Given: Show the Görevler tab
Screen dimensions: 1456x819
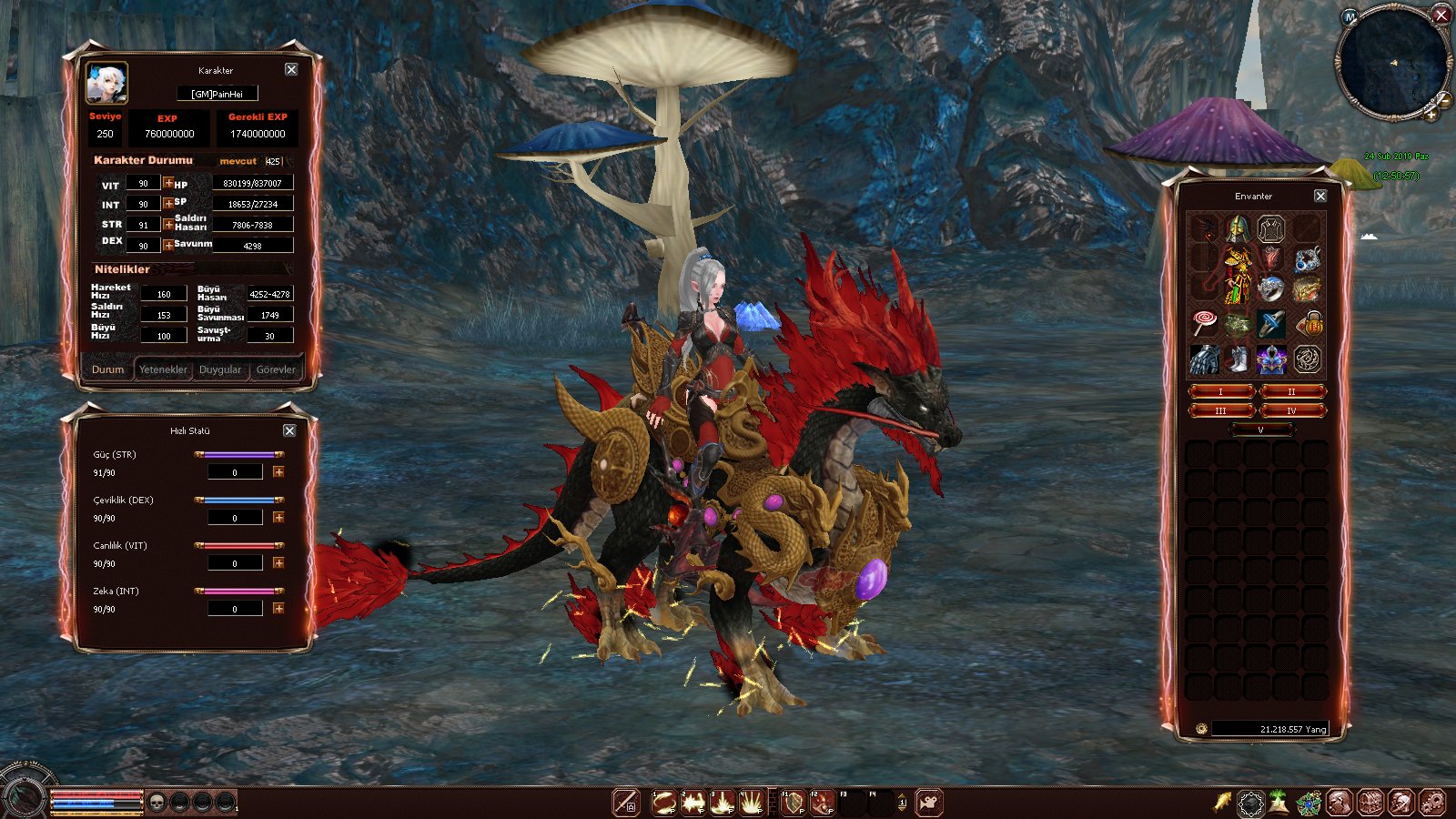Looking at the screenshot, I should pos(276,369).
